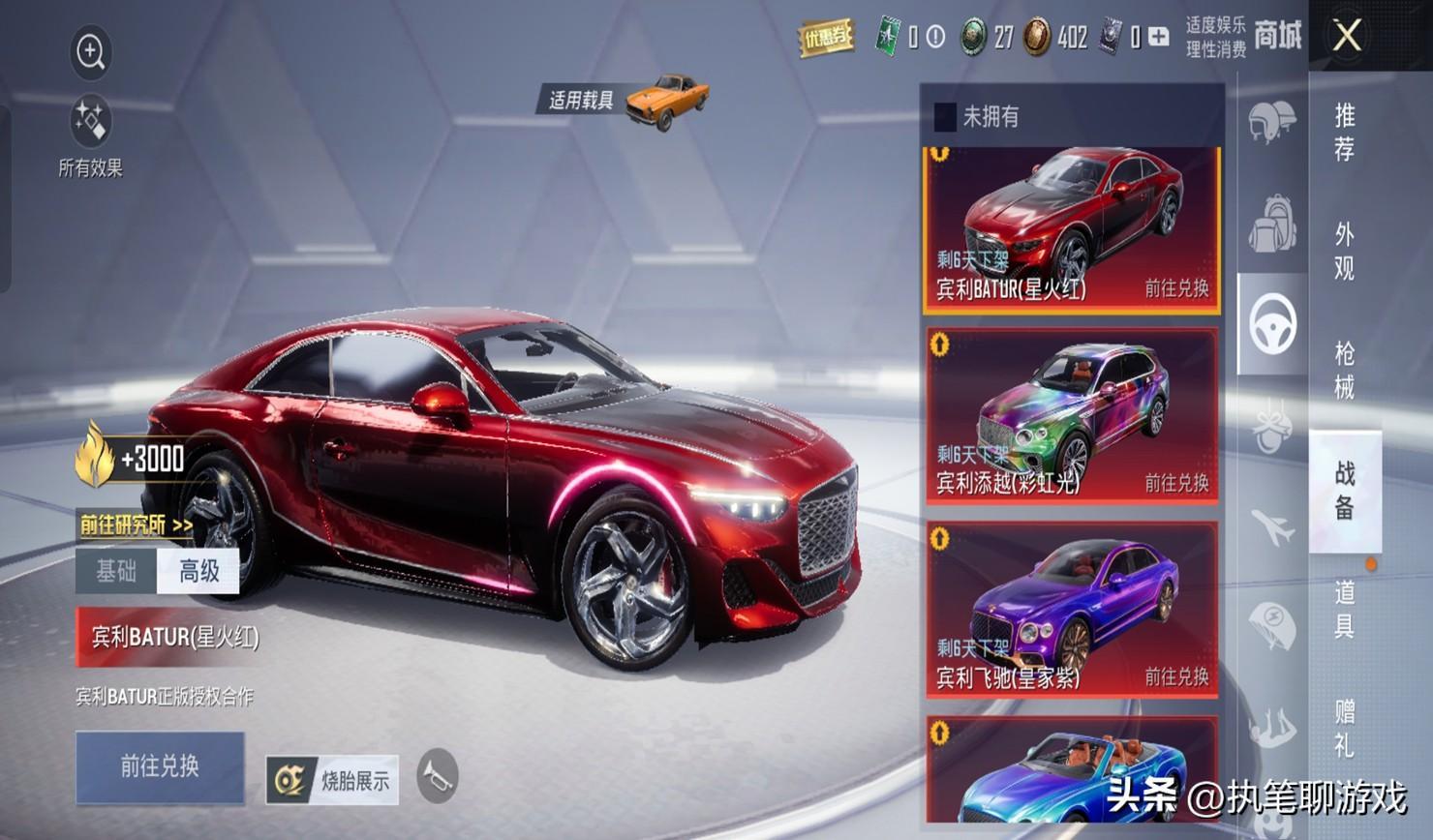Click the 前往兑换 exchange button
This screenshot has height=840, width=1433.
160,766
